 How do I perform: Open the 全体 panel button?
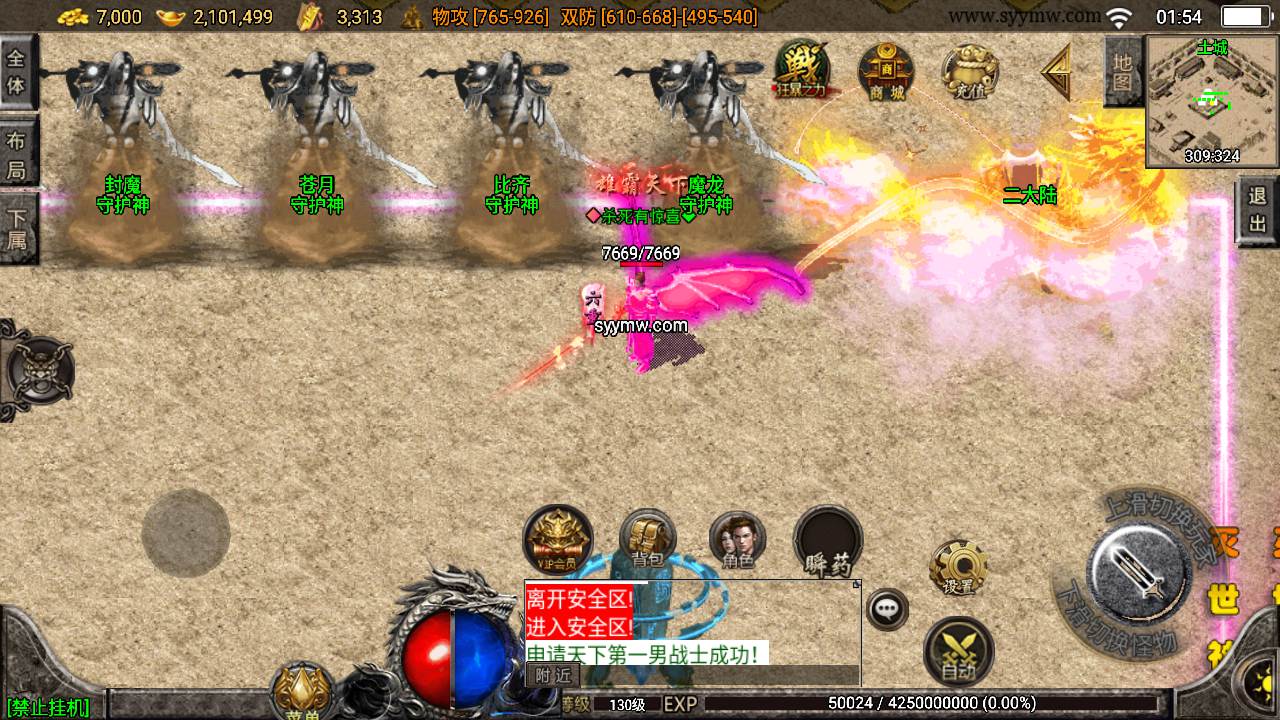pos(17,71)
